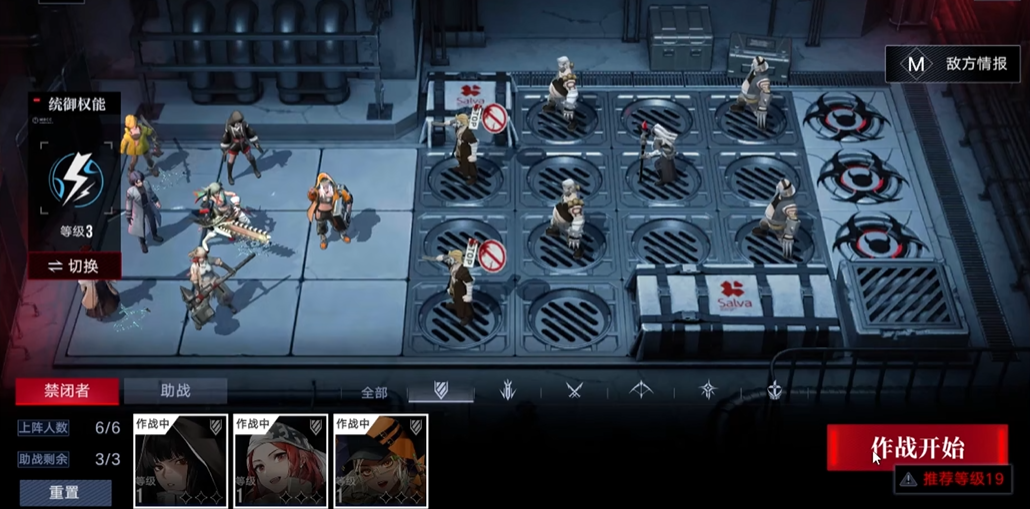Select the red-haired character card
The width and height of the screenshot is (1030, 509).
(280, 461)
